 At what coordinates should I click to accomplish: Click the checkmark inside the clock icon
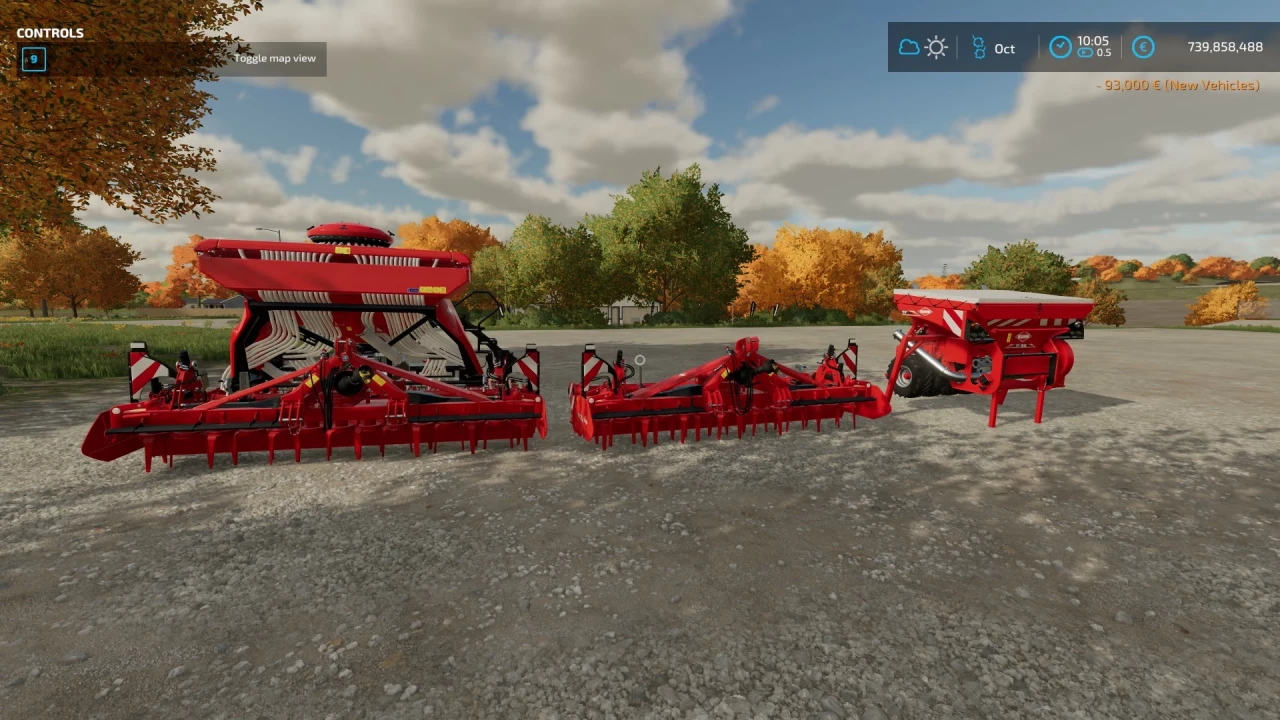1060,46
